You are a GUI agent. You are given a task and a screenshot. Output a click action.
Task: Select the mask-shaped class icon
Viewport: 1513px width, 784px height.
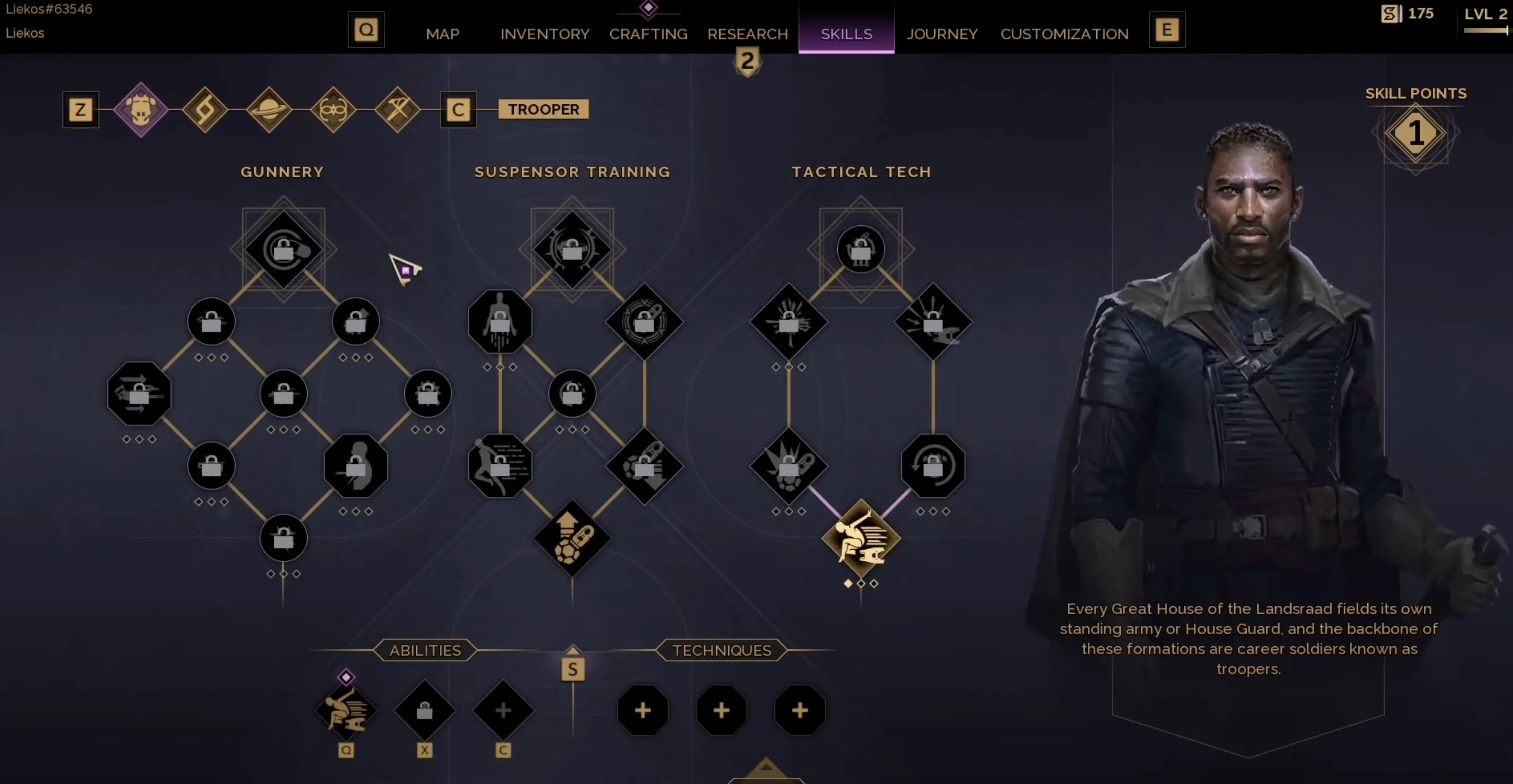click(333, 109)
